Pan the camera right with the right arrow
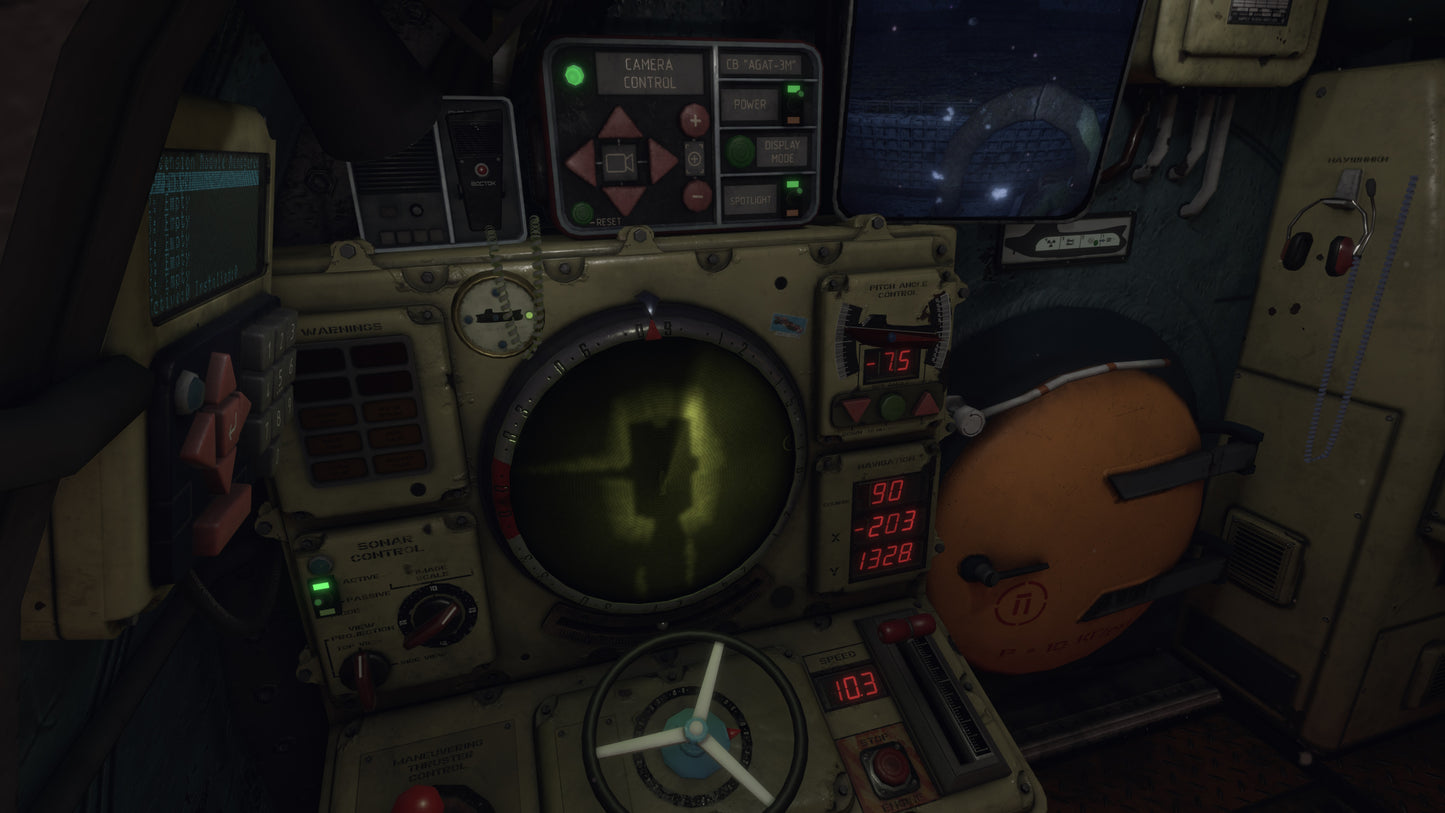1445x813 pixels. coord(662,161)
